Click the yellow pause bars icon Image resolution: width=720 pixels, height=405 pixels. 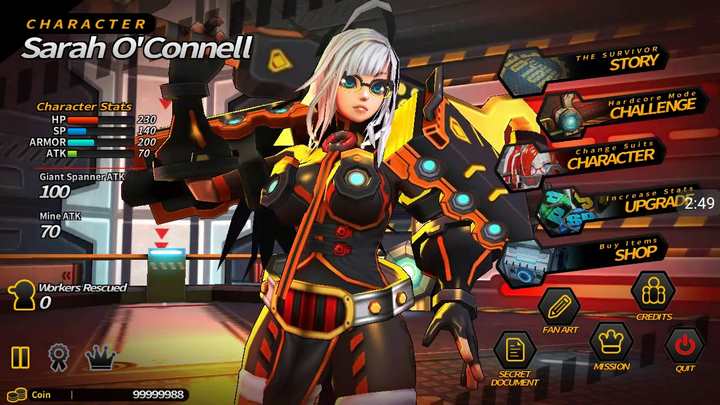tap(20, 357)
